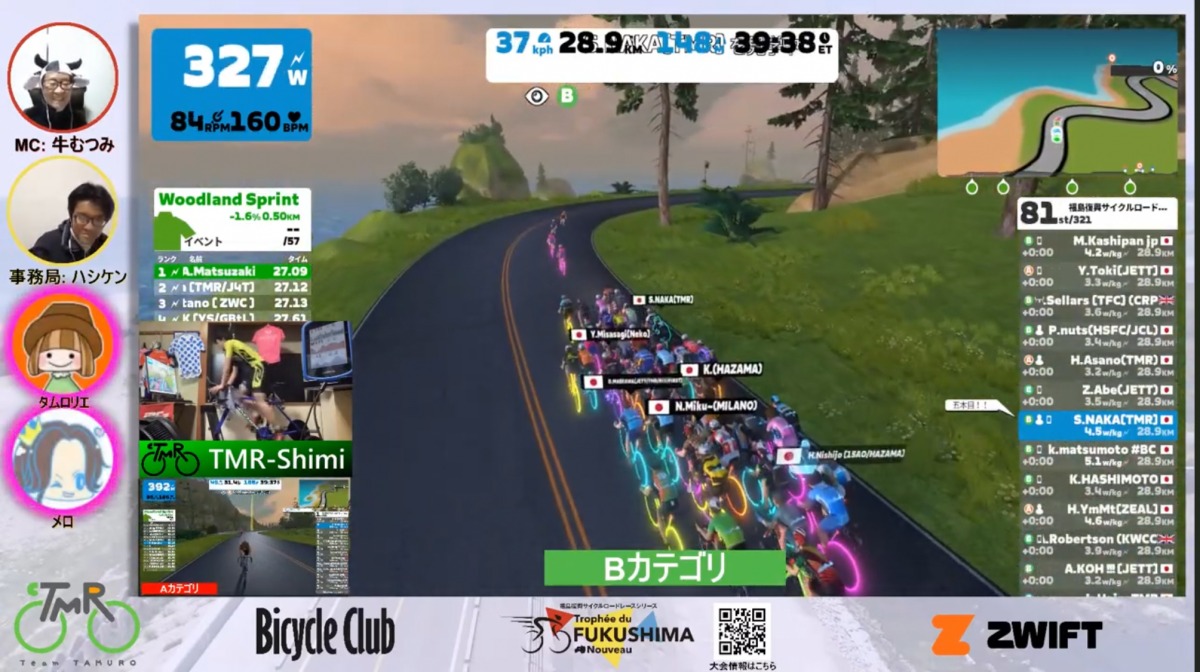
Task: Select M.Kashipan jp in the rider list
Action: (x=1097, y=246)
